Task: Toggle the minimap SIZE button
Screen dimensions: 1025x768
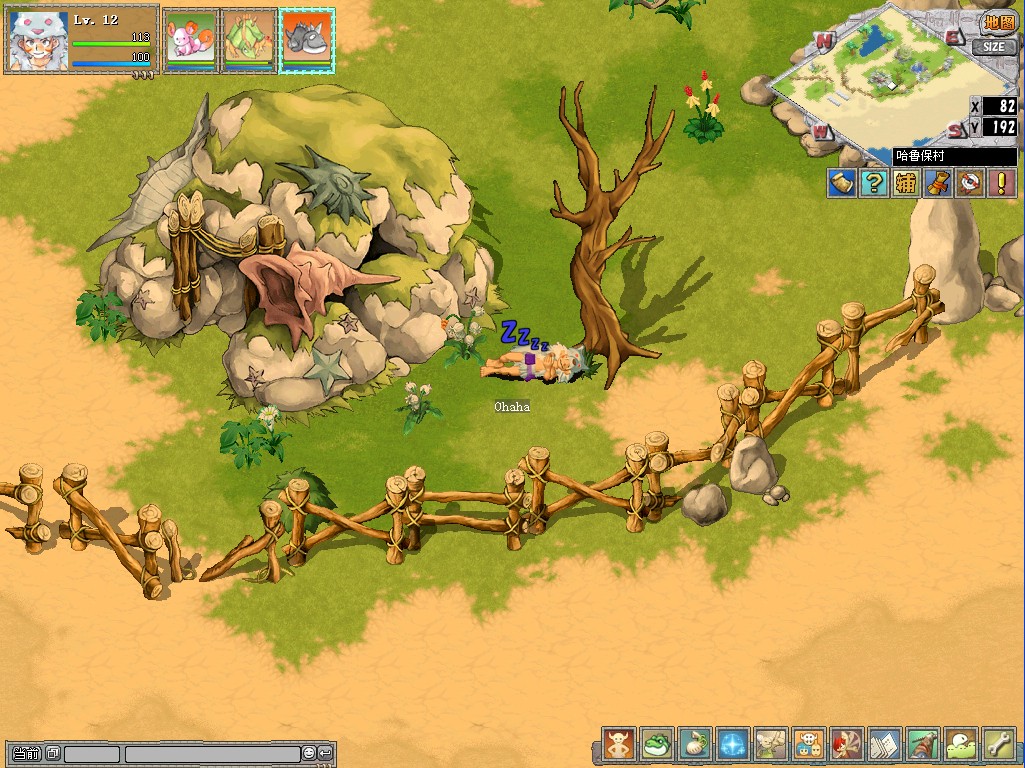Action: click(x=993, y=47)
